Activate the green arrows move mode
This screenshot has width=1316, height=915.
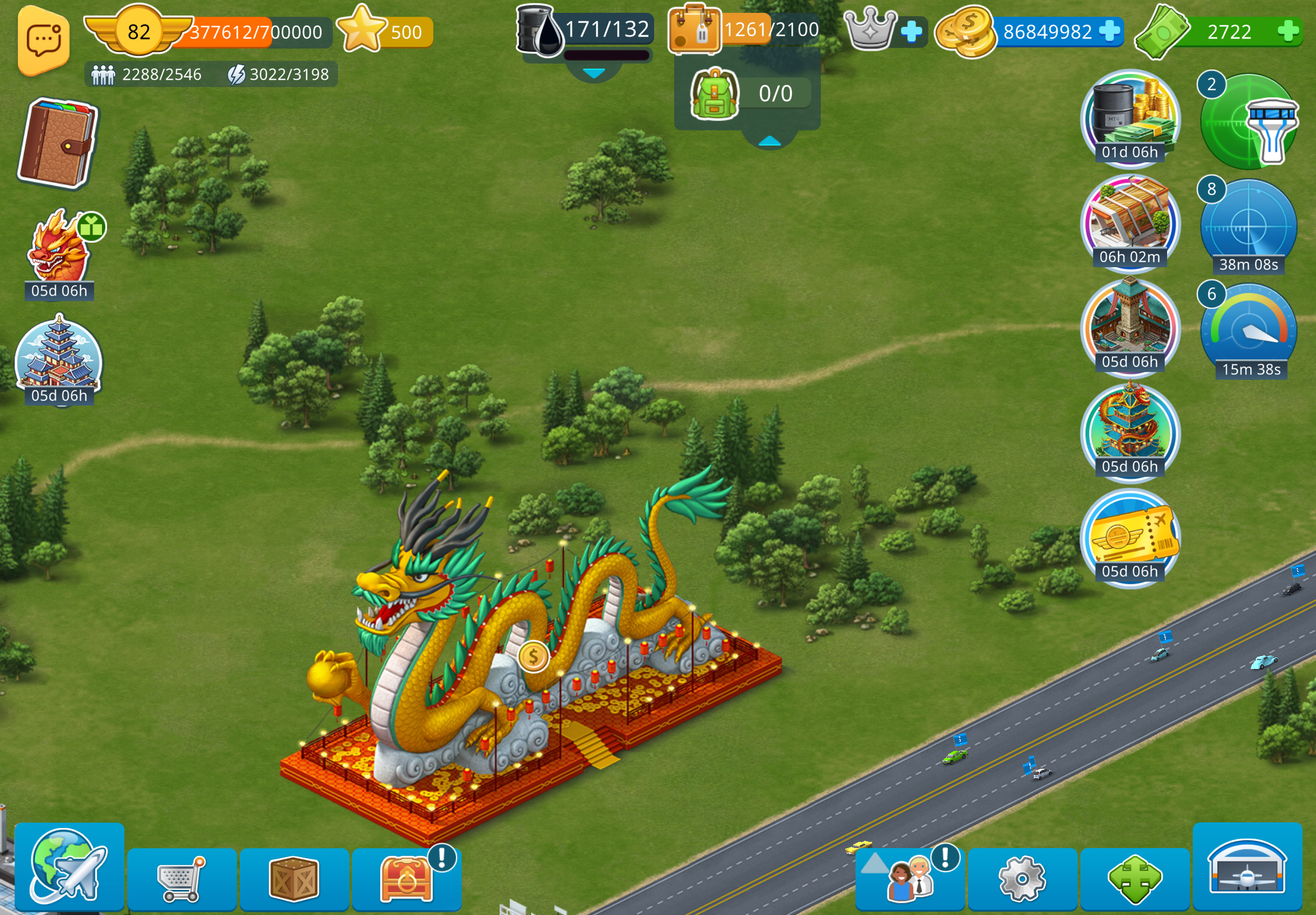coord(1134,878)
